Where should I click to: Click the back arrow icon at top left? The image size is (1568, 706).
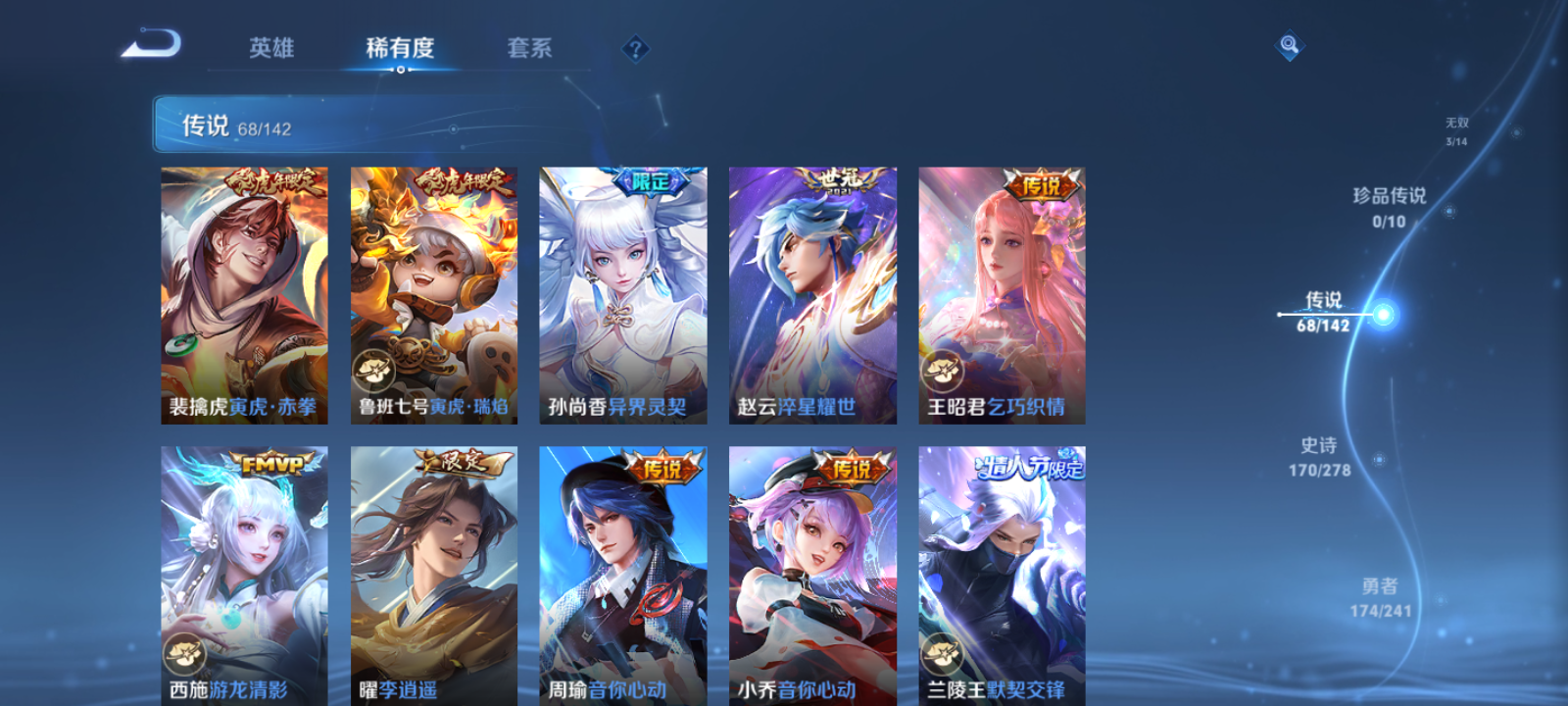(157, 43)
